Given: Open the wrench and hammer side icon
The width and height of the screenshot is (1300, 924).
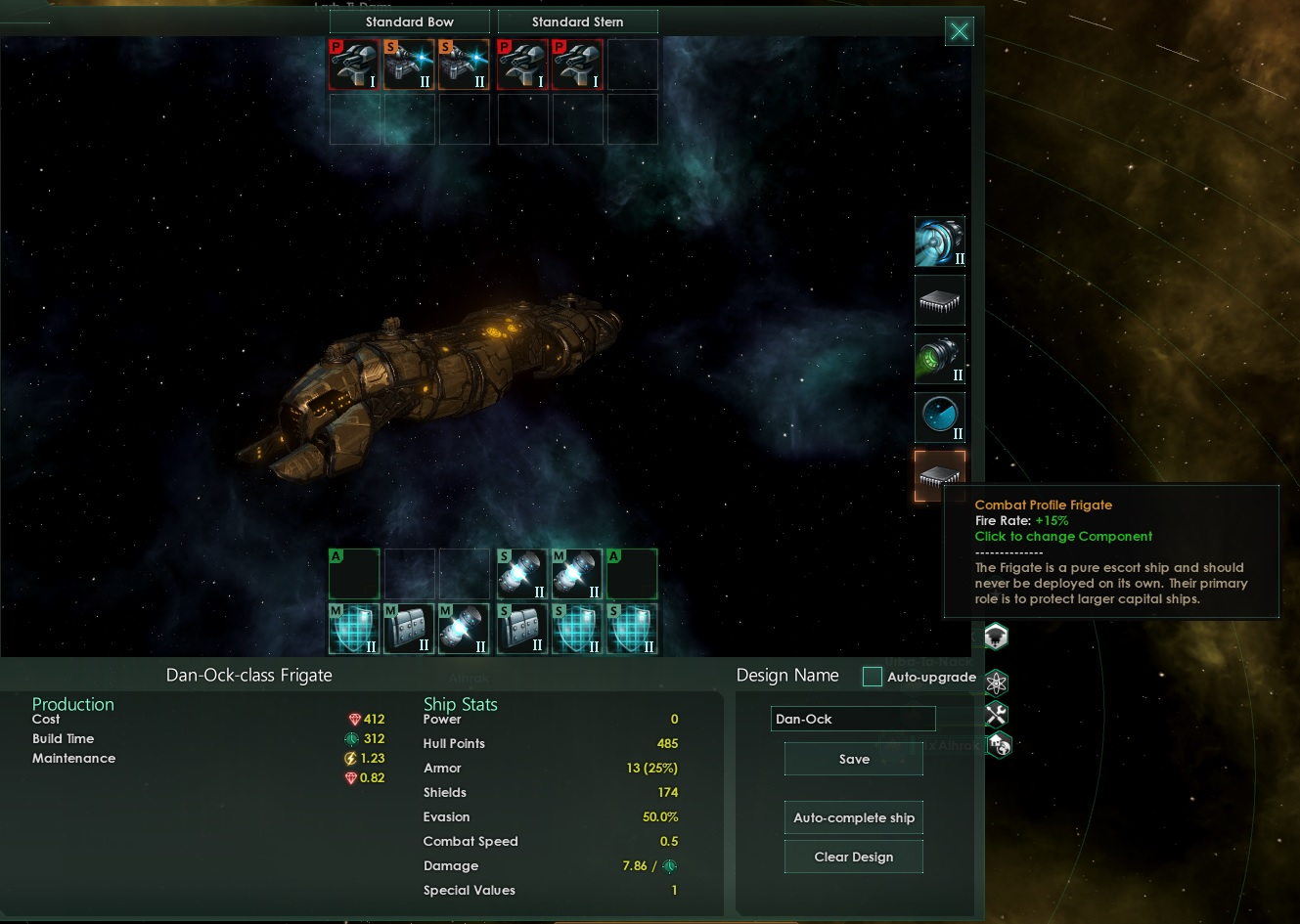Looking at the screenshot, I should click(996, 714).
